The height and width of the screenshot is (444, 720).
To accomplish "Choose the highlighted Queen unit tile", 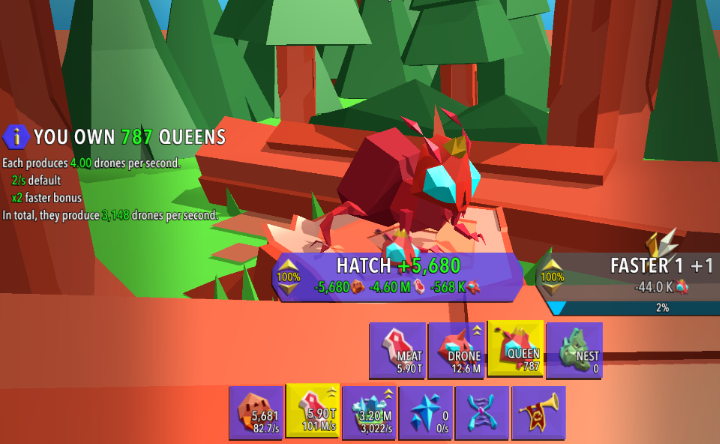I will (x=515, y=349).
